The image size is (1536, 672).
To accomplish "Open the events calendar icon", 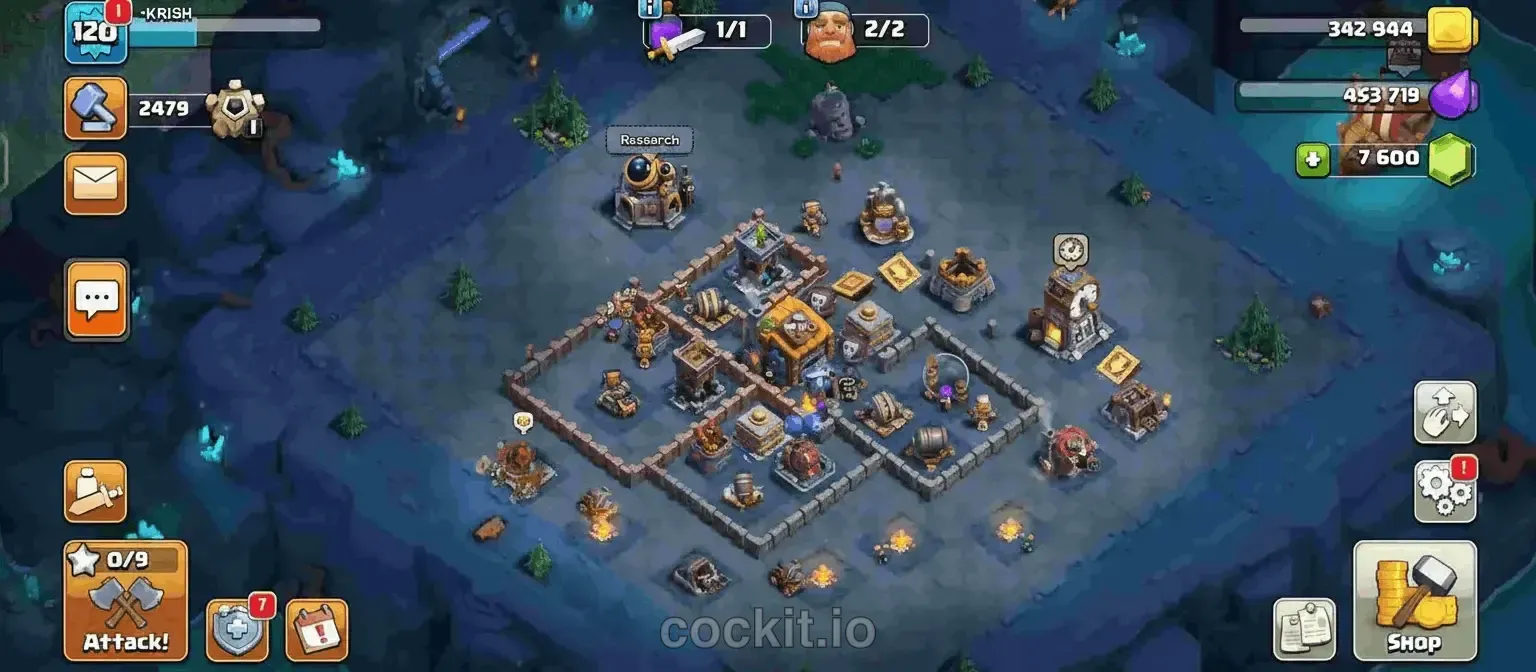I will point(317,630).
